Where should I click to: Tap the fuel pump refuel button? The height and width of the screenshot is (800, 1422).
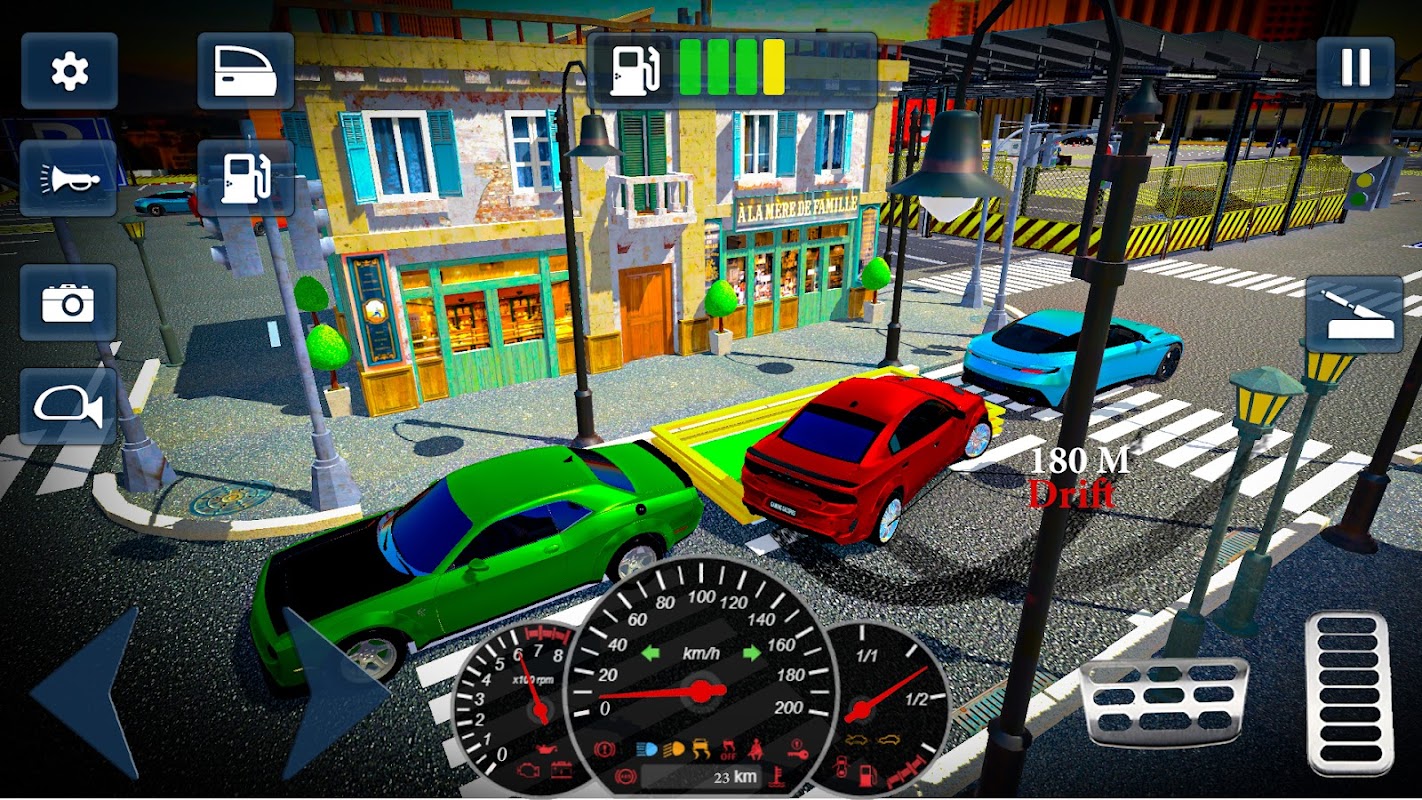[x=245, y=178]
